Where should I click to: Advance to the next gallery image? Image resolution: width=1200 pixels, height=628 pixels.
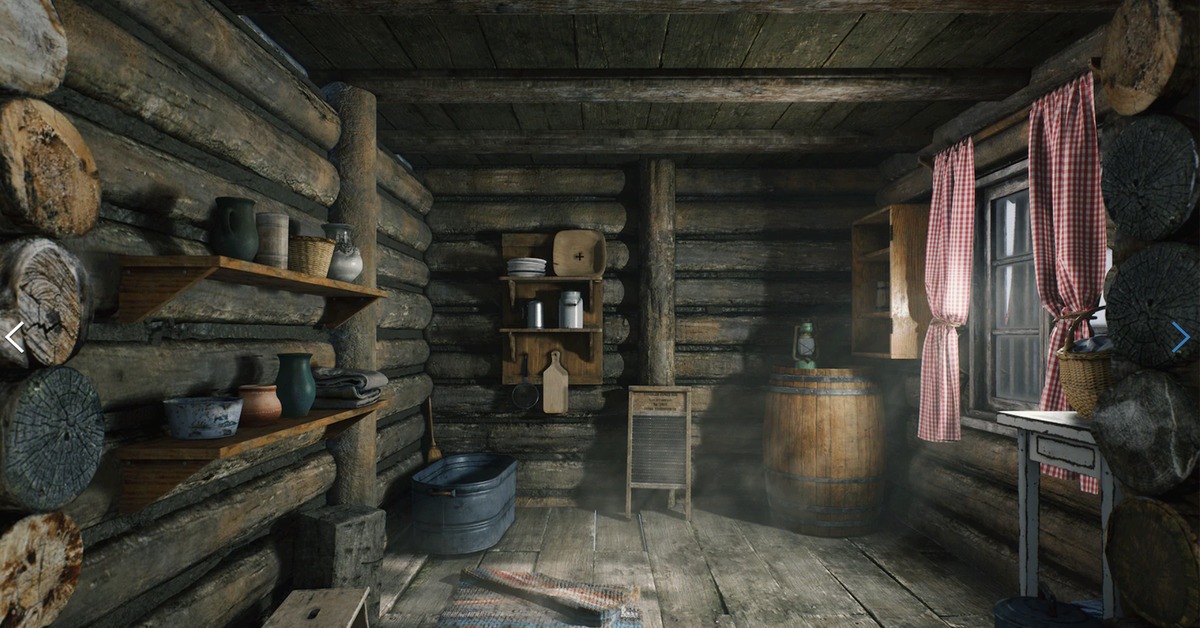point(1181,337)
